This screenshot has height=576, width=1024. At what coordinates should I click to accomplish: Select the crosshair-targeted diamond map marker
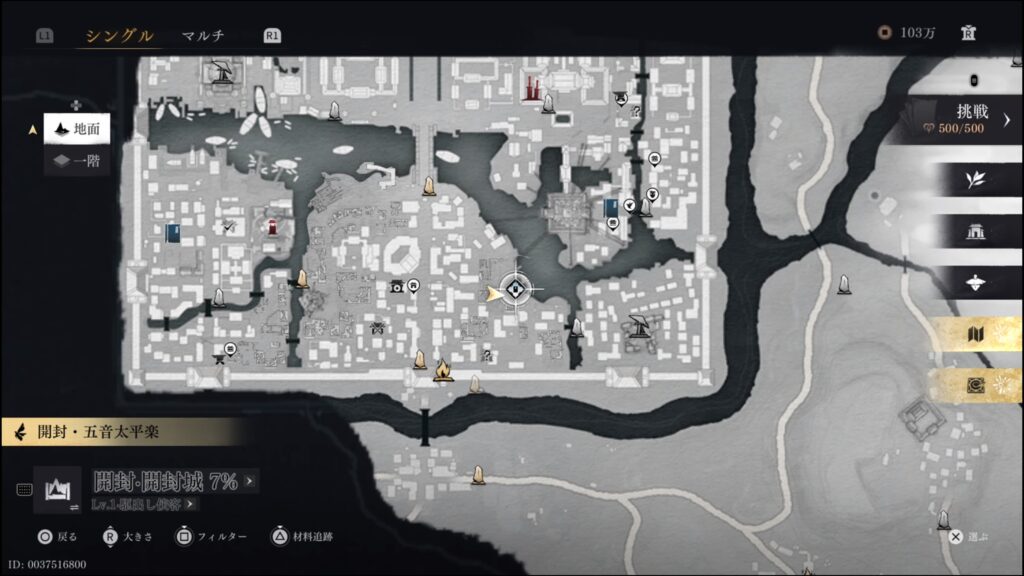[516, 291]
